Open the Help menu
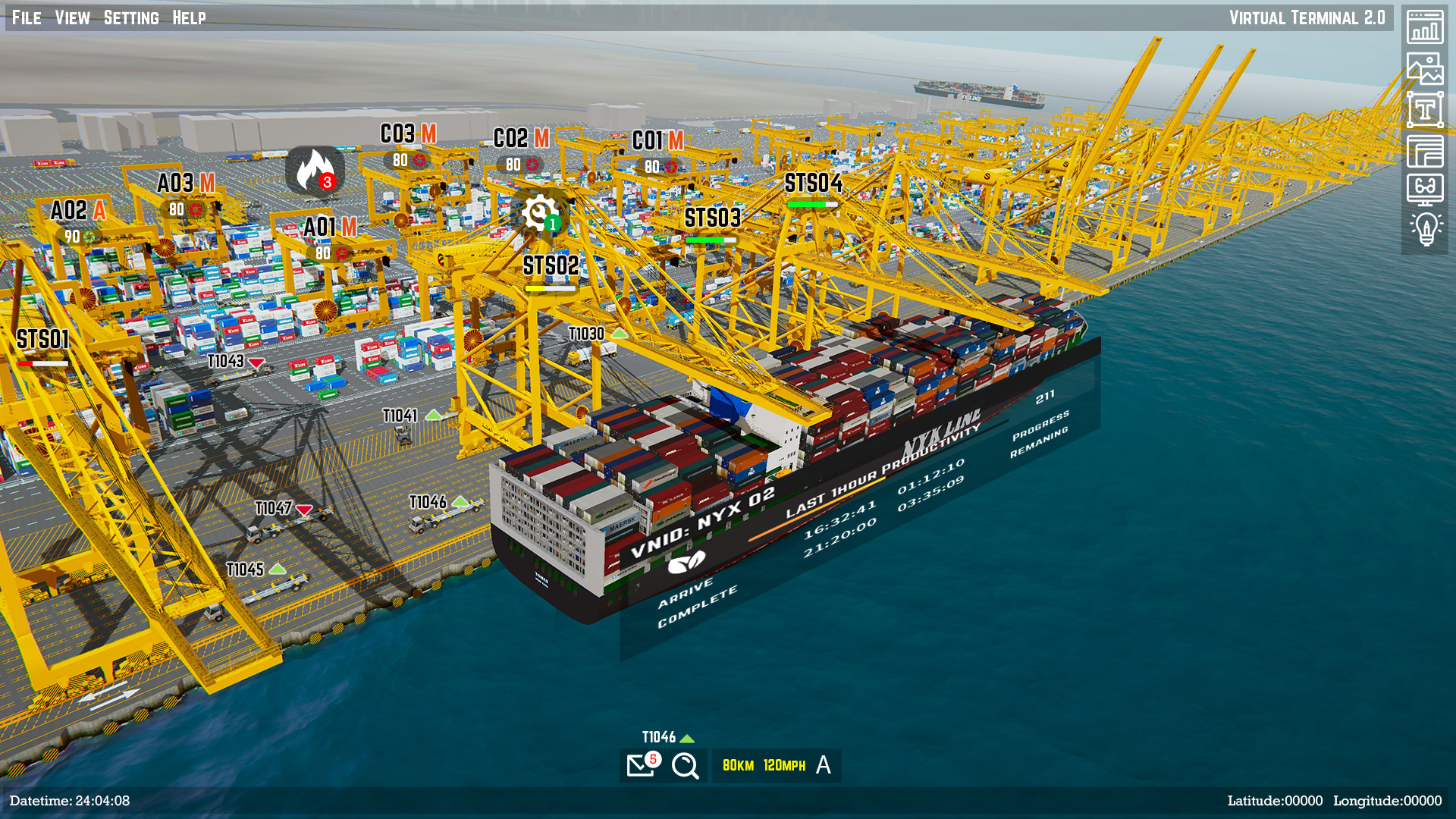 (189, 17)
